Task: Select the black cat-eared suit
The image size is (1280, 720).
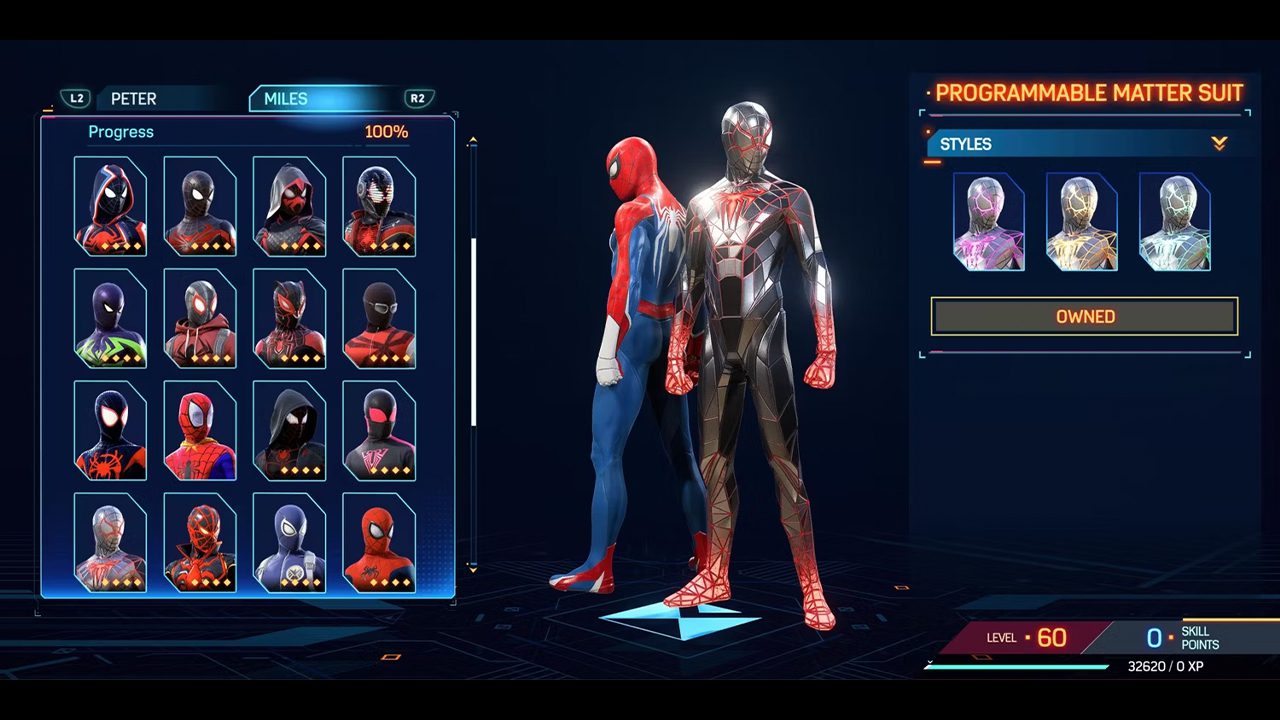Action: pos(289,318)
